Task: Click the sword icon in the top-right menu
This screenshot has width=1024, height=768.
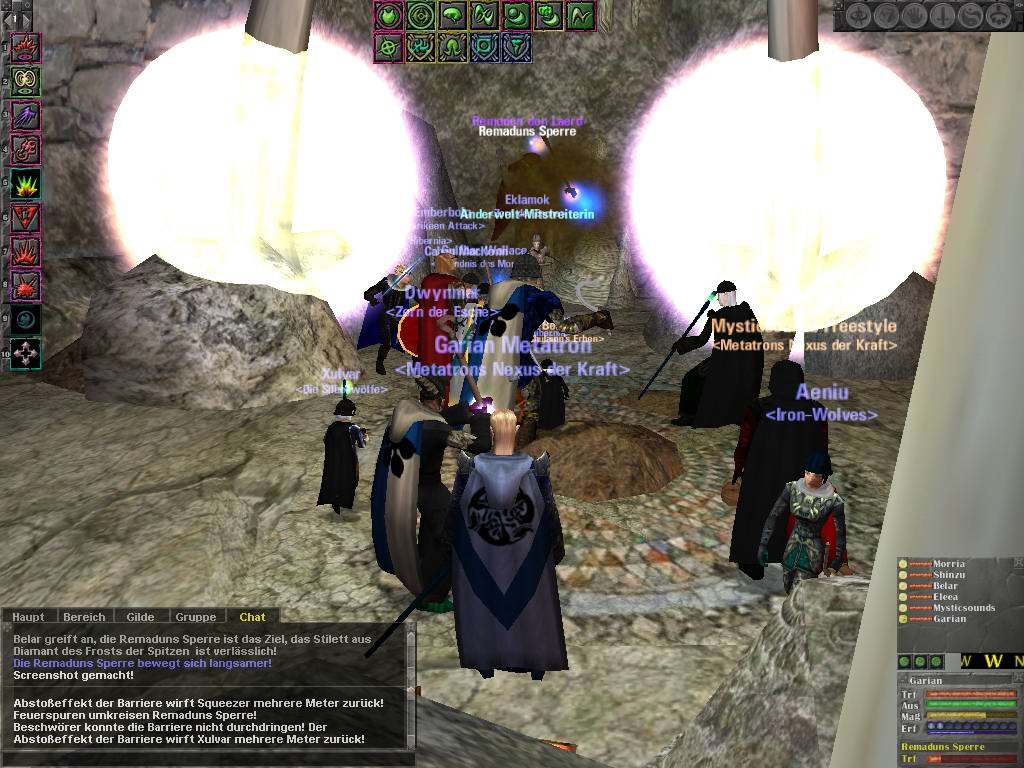Action: click(x=943, y=16)
